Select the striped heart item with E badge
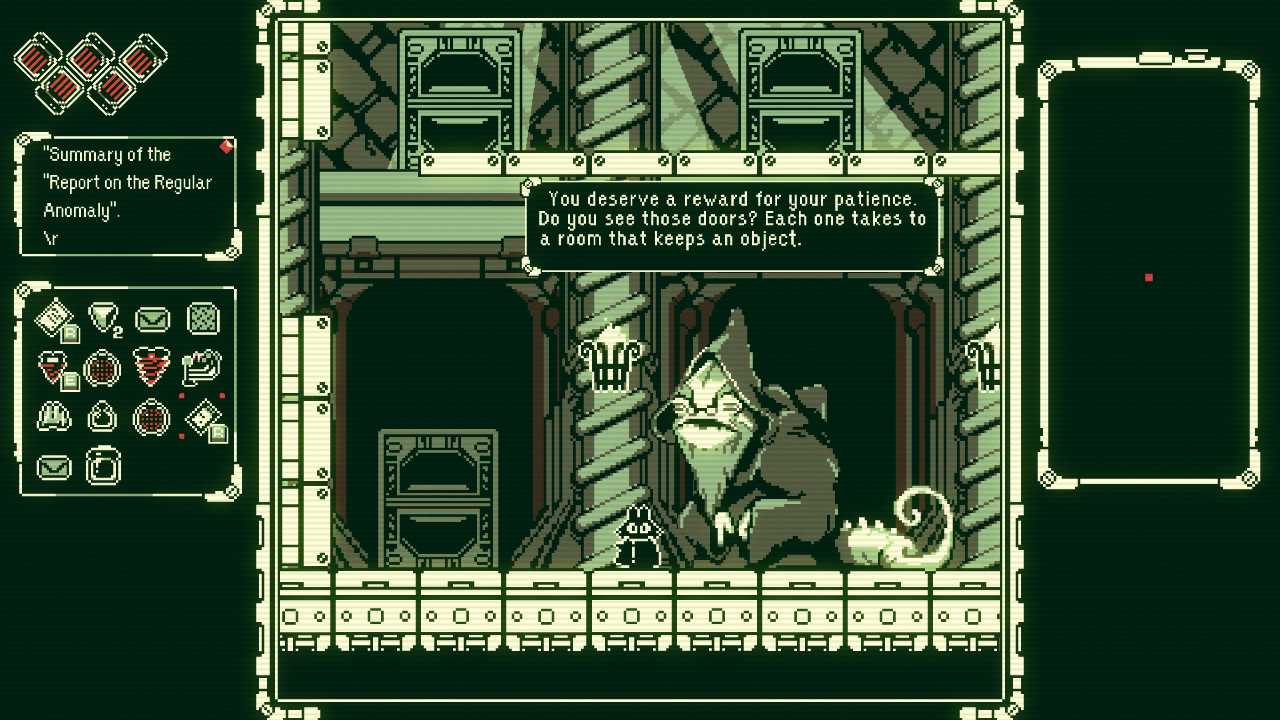The height and width of the screenshot is (720, 1280). pyautogui.click(x=53, y=368)
